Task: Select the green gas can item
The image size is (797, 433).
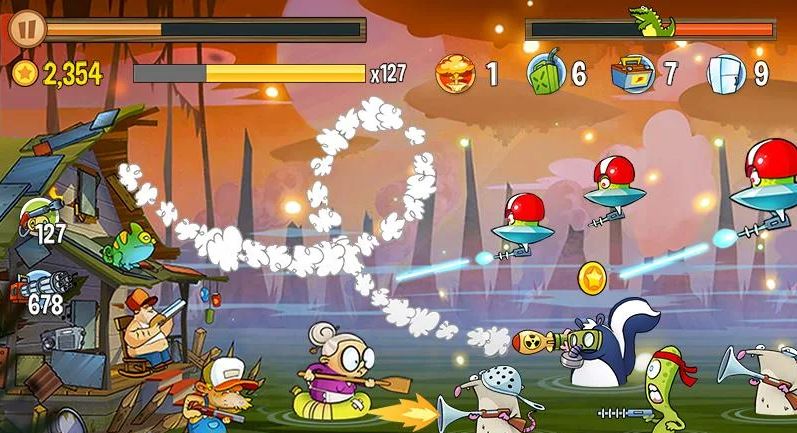Action: [545, 73]
